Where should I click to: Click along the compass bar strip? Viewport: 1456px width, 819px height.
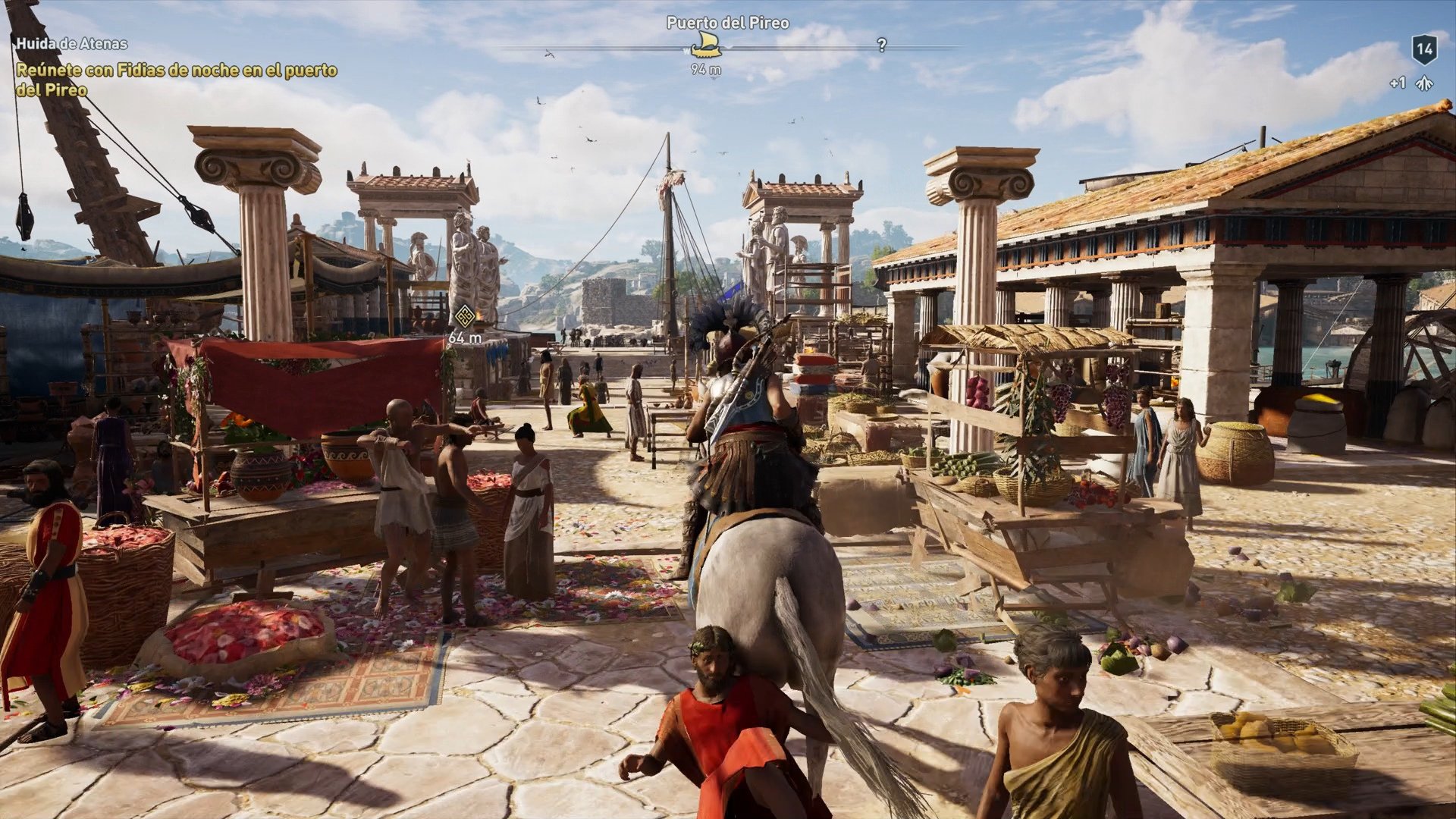click(x=796, y=48)
